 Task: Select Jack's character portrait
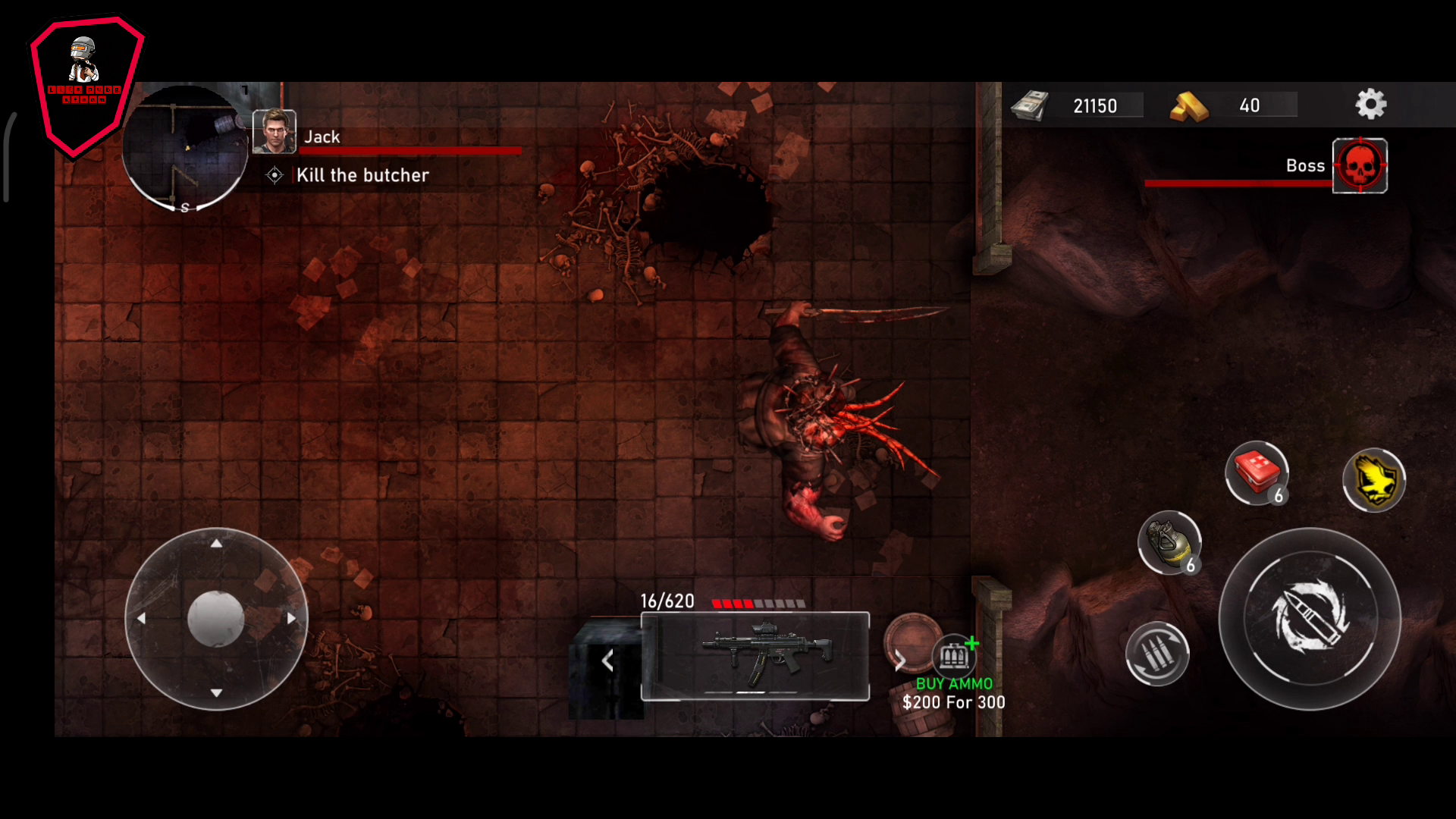[x=274, y=131]
